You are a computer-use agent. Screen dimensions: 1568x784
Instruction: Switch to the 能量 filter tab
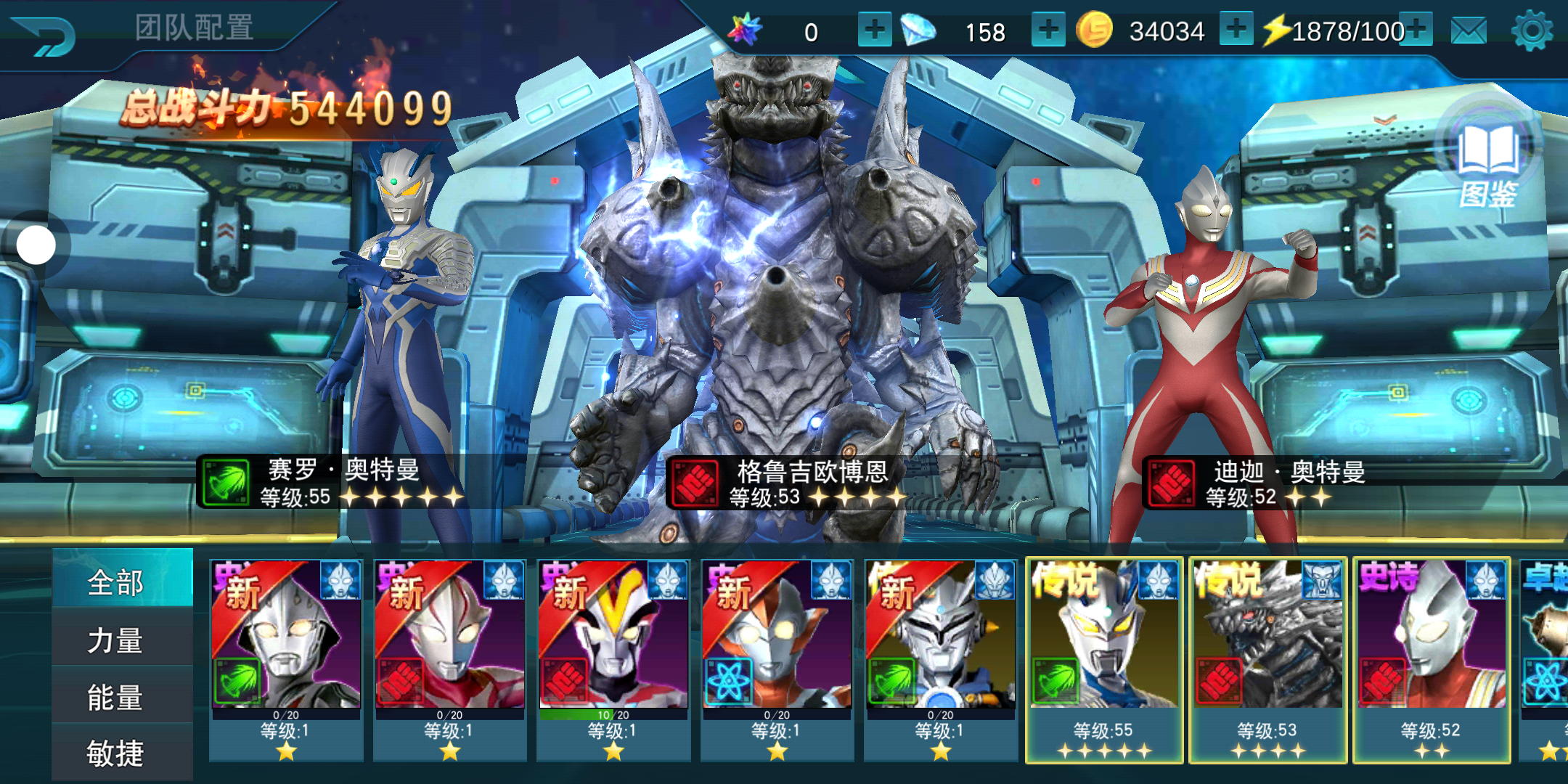[122, 697]
